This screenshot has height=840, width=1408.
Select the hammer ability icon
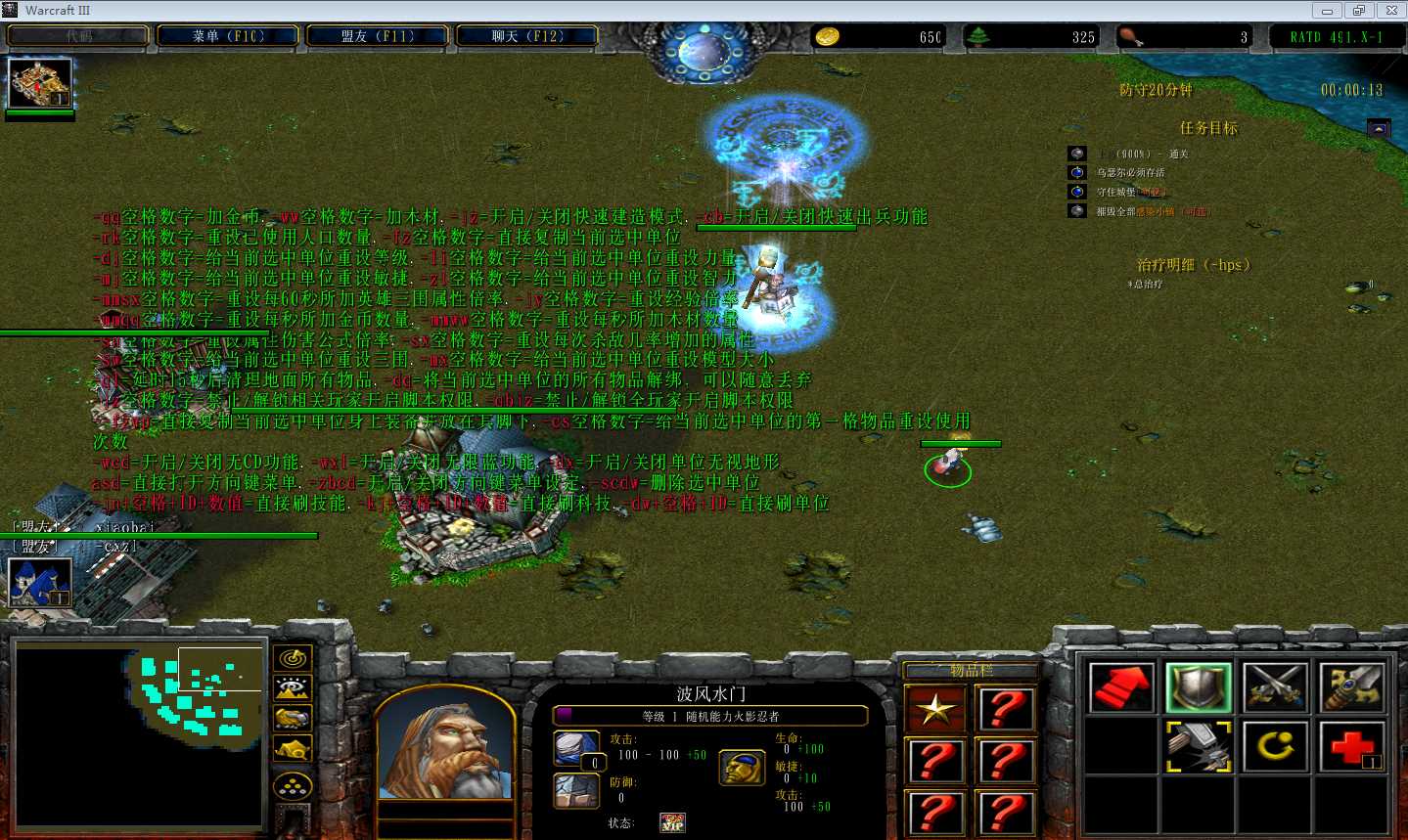1198,747
